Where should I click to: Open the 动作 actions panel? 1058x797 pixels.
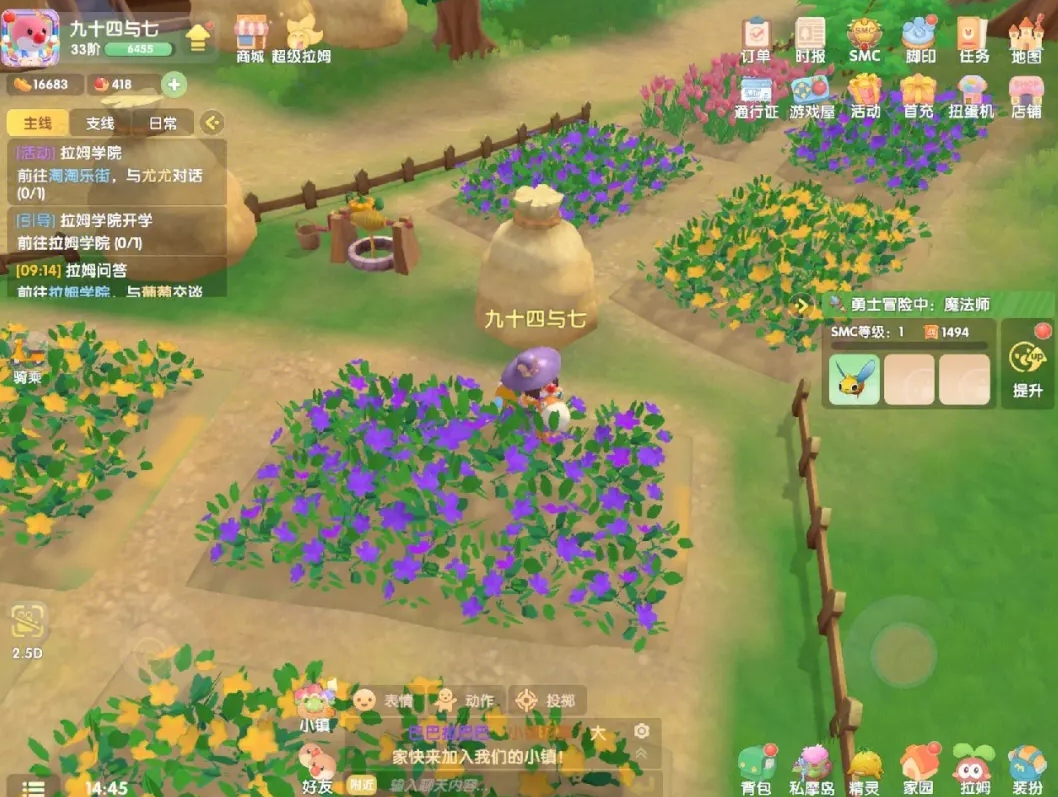(464, 700)
